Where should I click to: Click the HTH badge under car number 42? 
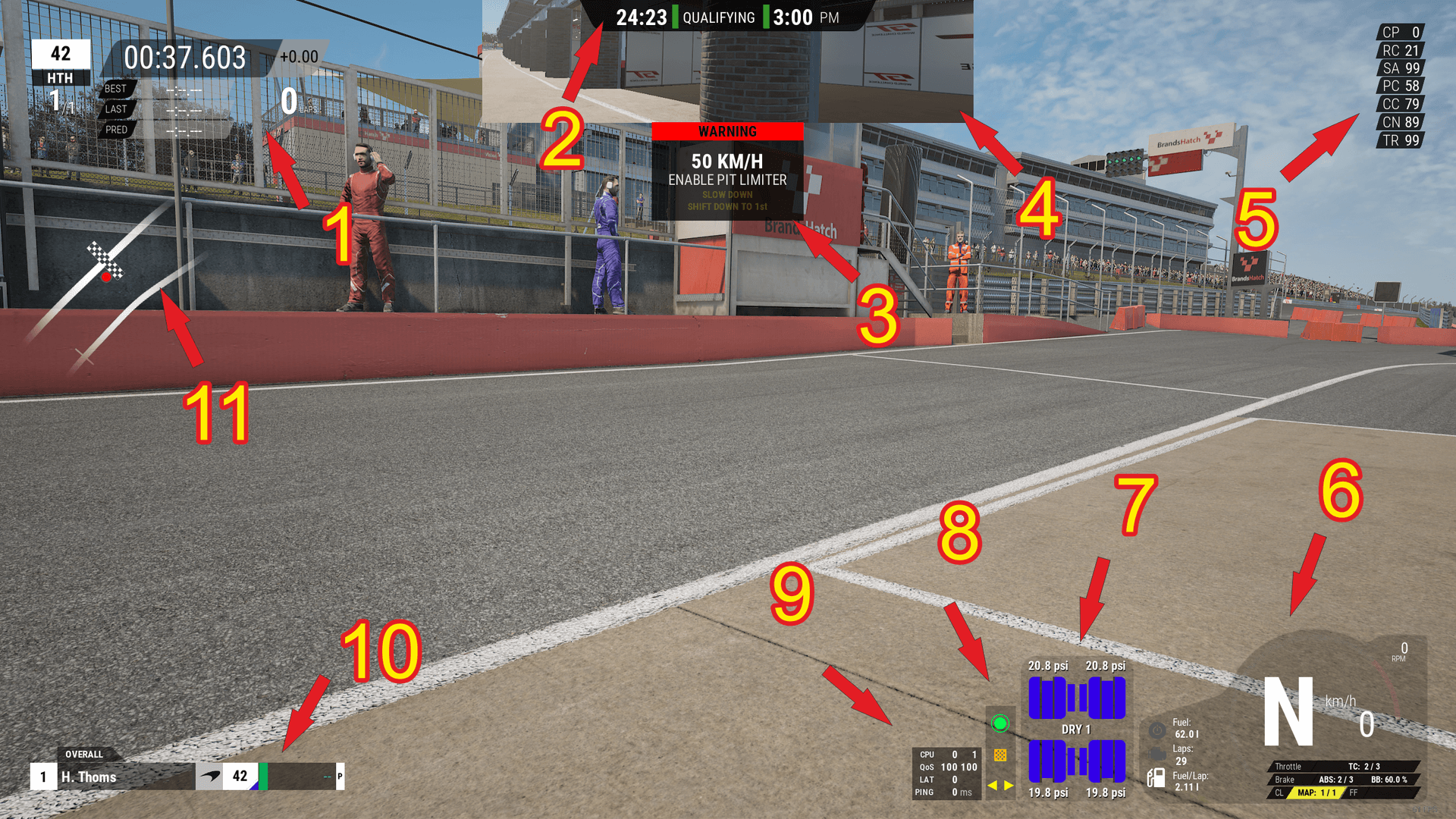[x=61, y=78]
